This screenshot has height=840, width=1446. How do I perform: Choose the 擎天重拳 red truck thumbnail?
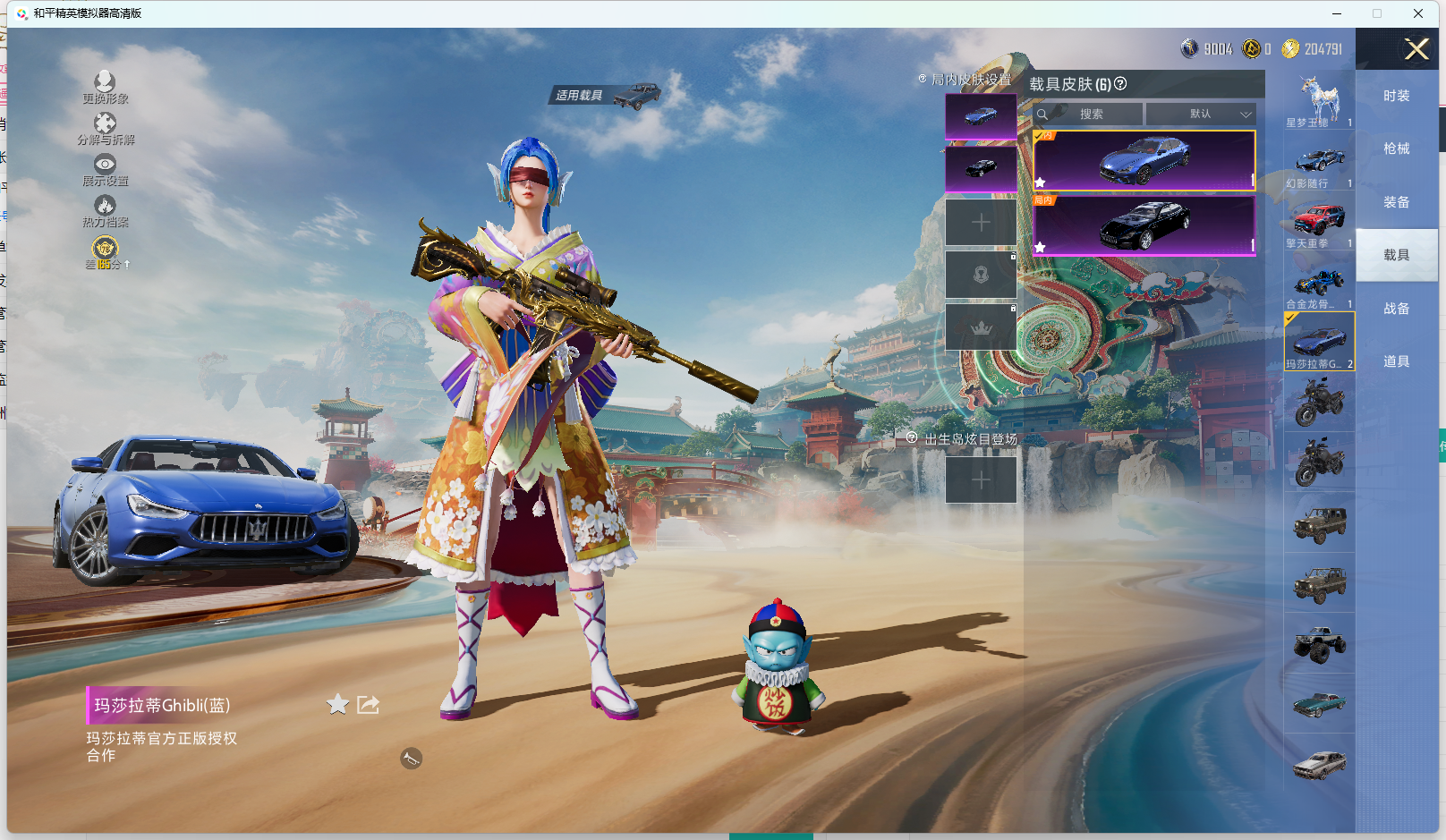tap(1319, 221)
